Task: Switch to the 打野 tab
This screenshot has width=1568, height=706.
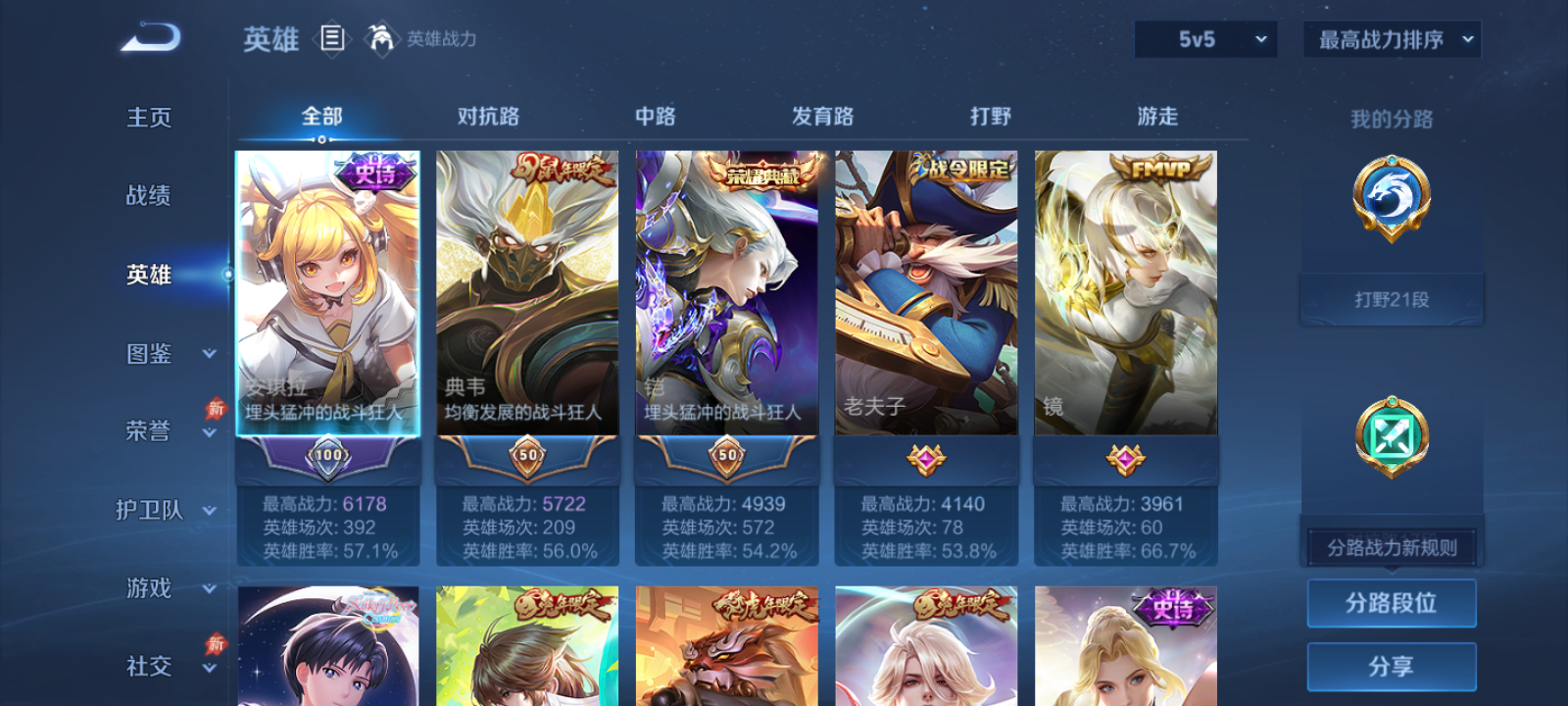Action: click(x=992, y=116)
